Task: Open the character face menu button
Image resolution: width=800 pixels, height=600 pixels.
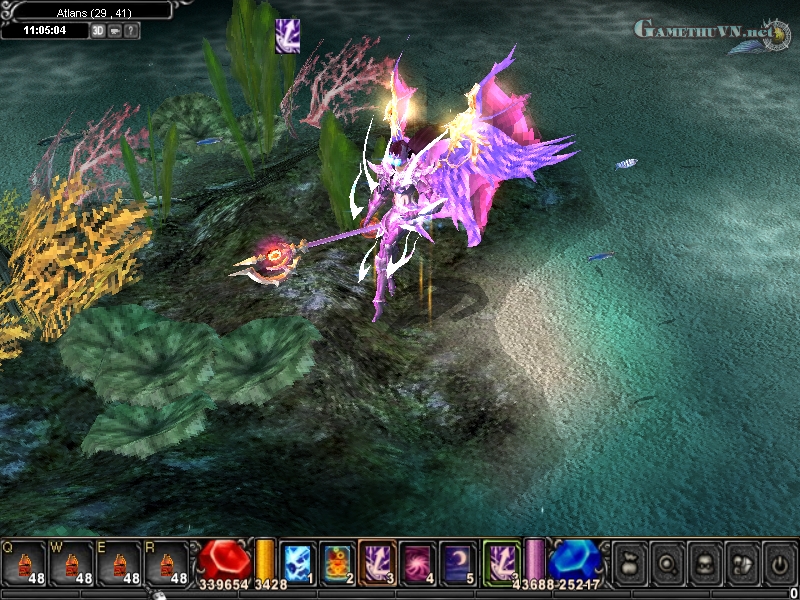Action: pyautogui.click(x=705, y=562)
